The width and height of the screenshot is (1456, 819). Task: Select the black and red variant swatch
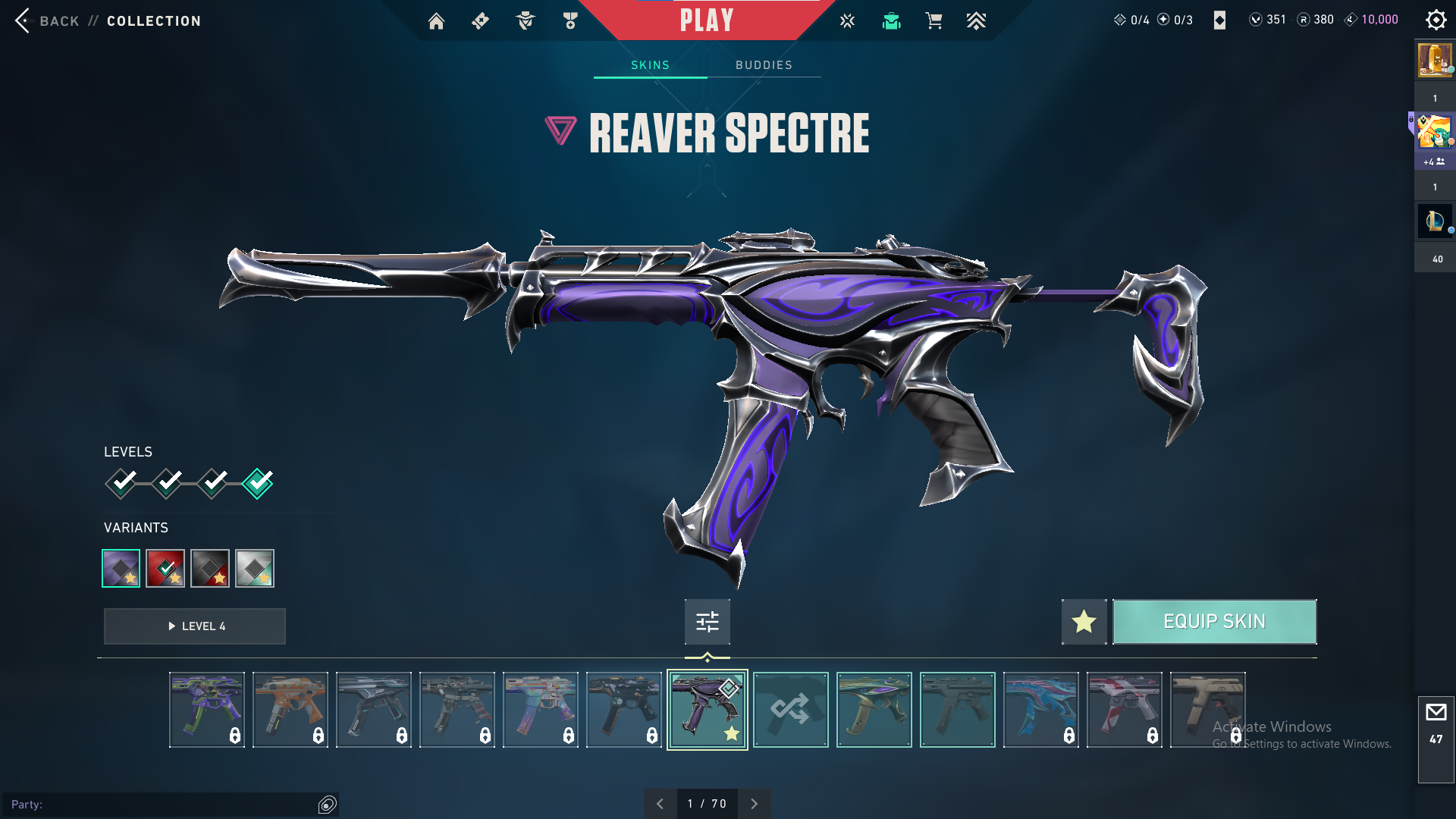coord(210,568)
